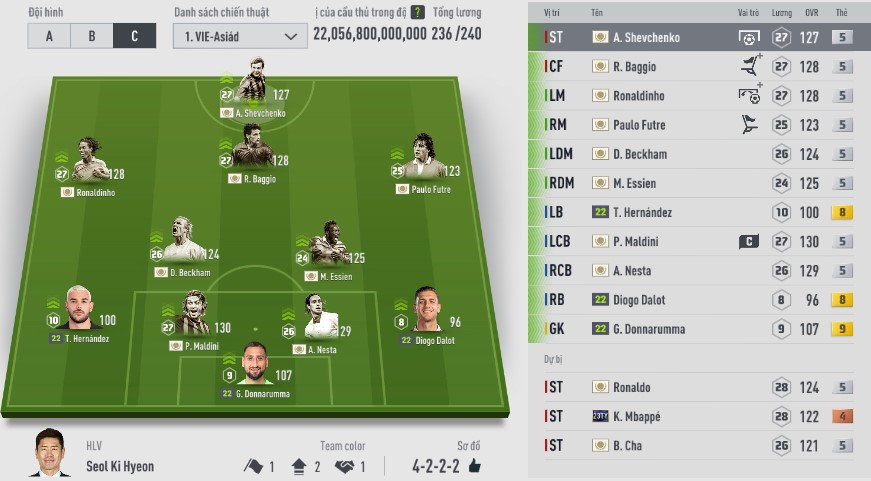The image size is (871, 481).
Task: Click the green question mark help icon
Action: coord(417,13)
